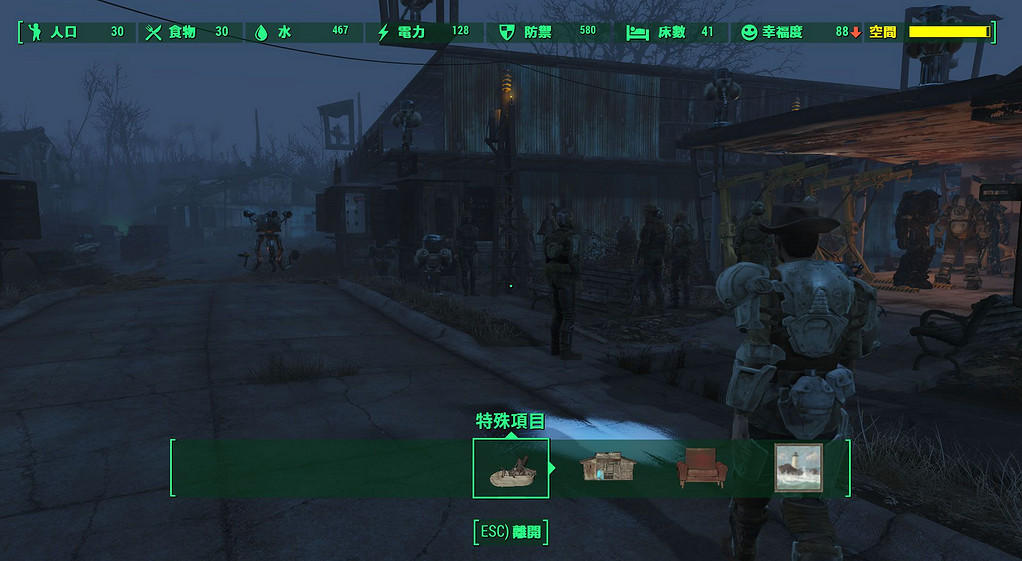Image resolution: width=1022 pixels, height=561 pixels.
Task: Select the highlighted 特殊項目 category icon
Action: pyautogui.click(x=510, y=468)
